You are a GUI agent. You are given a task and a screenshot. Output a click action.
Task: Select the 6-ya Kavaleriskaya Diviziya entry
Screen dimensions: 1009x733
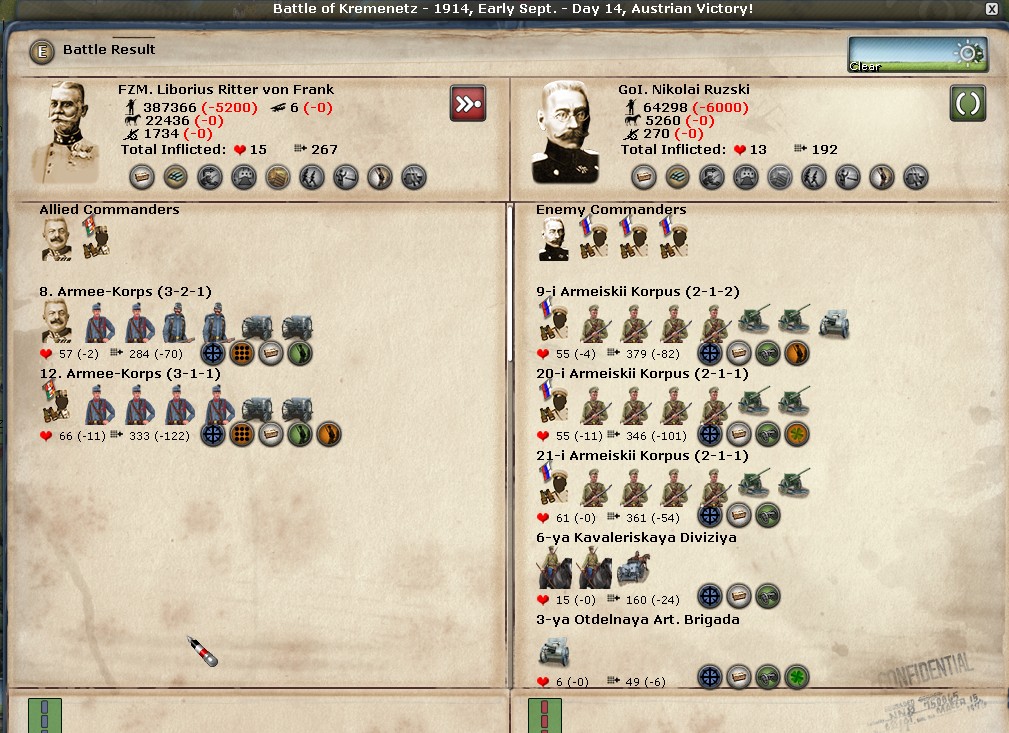coord(636,538)
